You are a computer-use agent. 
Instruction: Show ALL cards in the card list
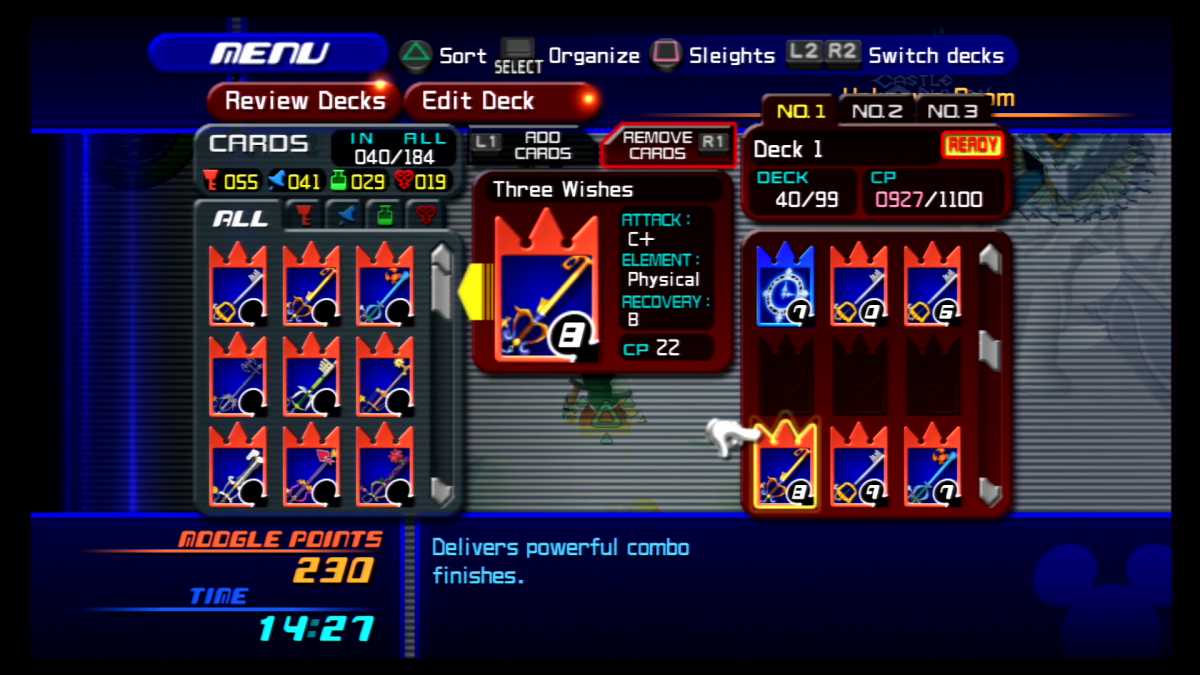[241, 217]
